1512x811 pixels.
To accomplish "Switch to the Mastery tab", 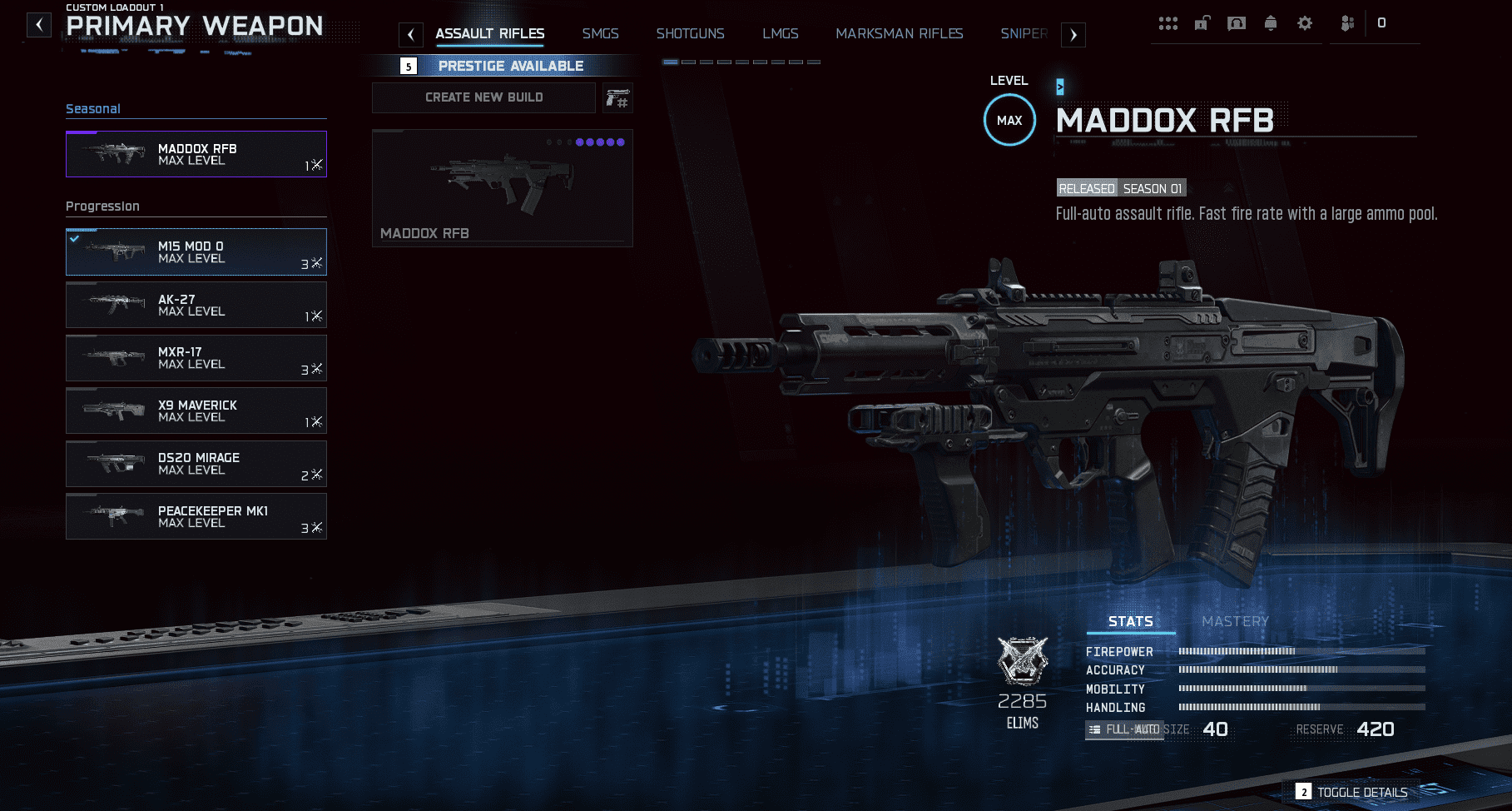I will point(1235,621).
